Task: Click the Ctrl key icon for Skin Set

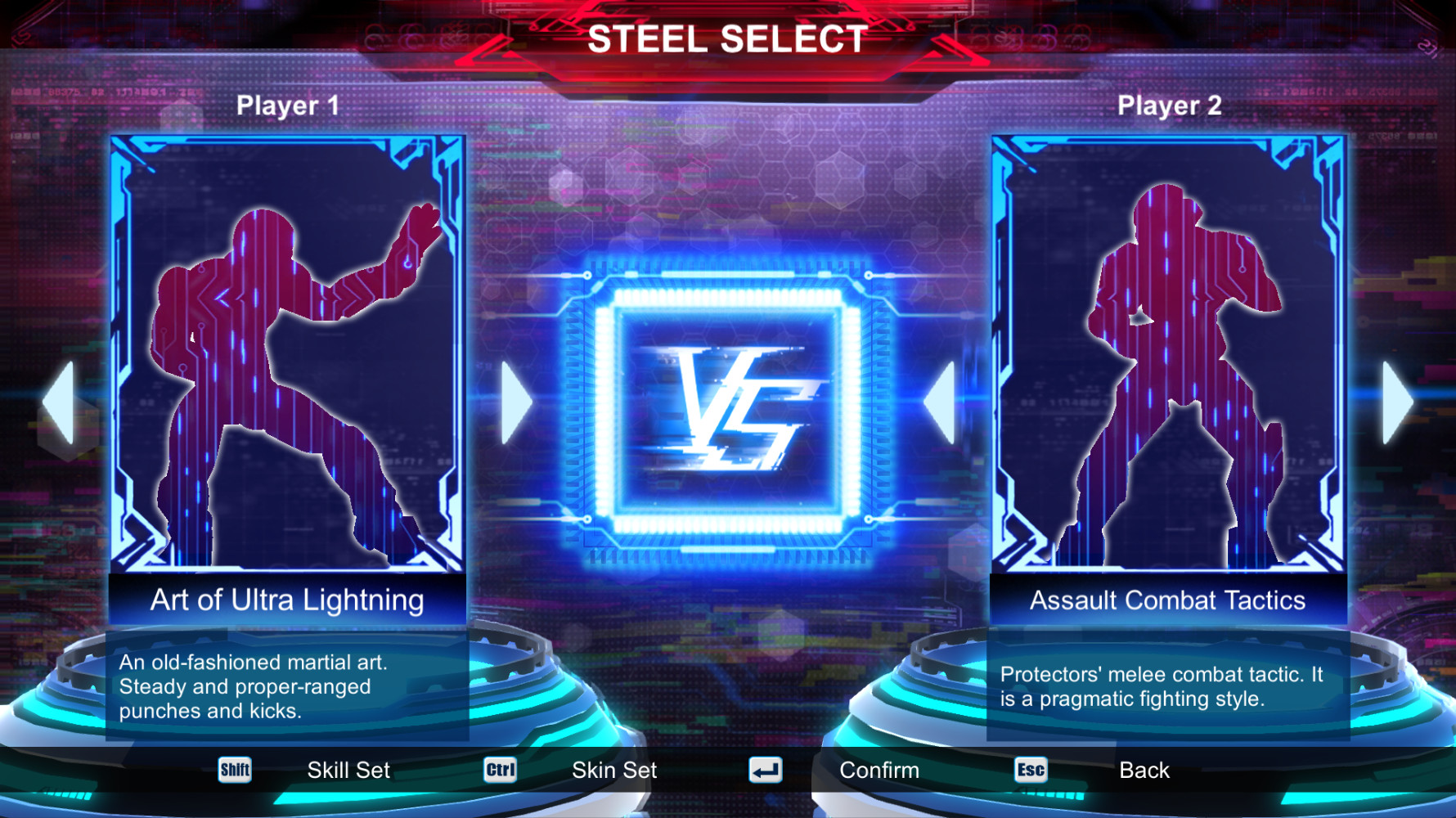Action: [x=500, y=769]
